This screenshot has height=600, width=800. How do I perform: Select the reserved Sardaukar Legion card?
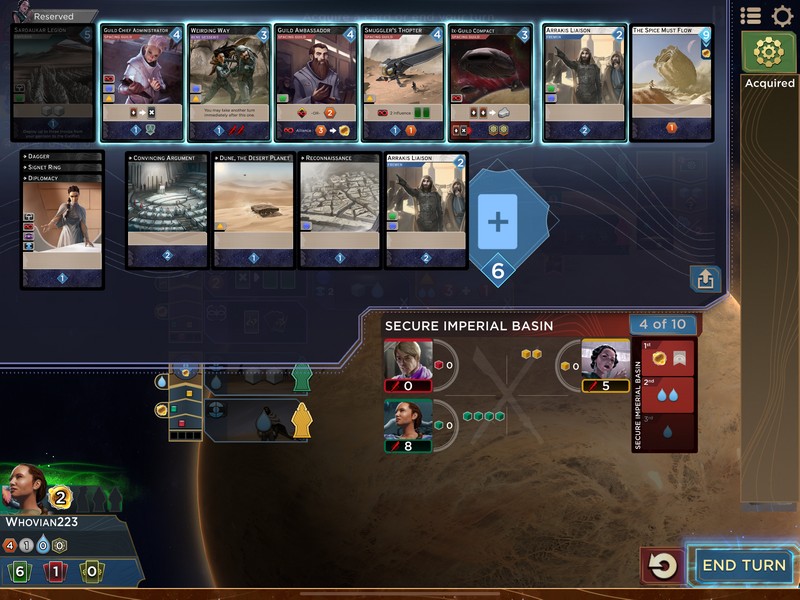tap(53, 82)
